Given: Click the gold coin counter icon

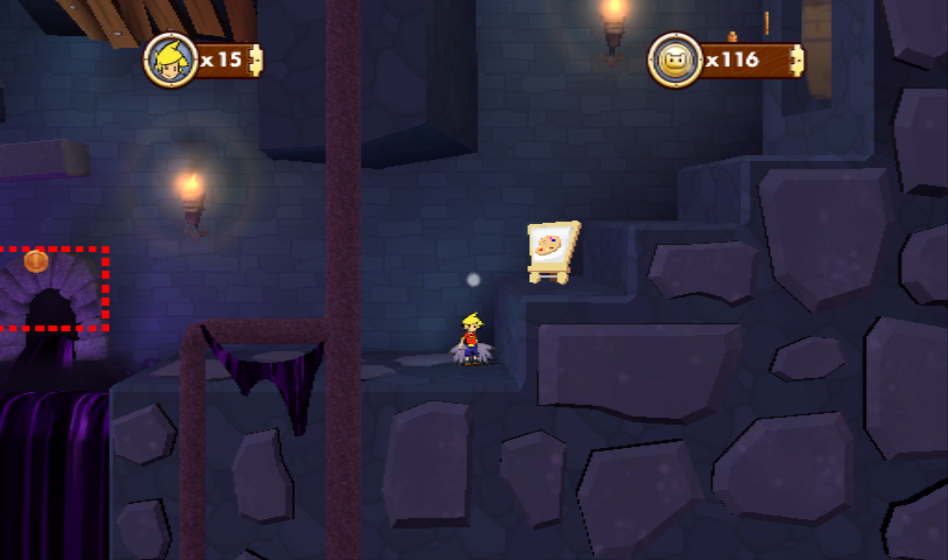Looking at the screenshot, I should [675, 60].
